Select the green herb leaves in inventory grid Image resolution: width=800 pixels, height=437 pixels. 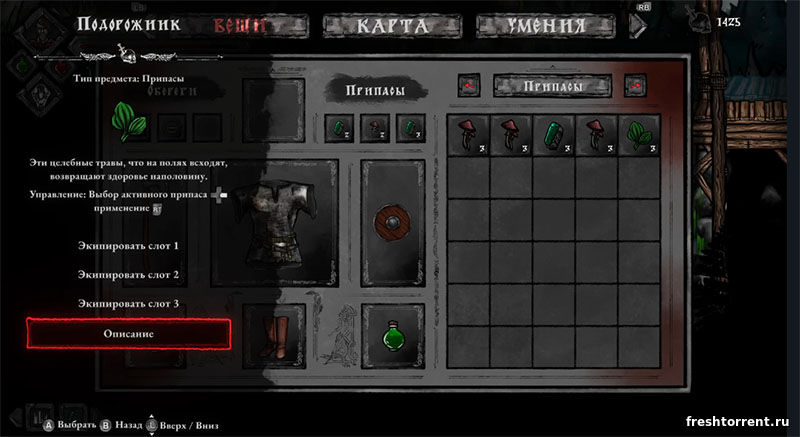coord(637,135)
